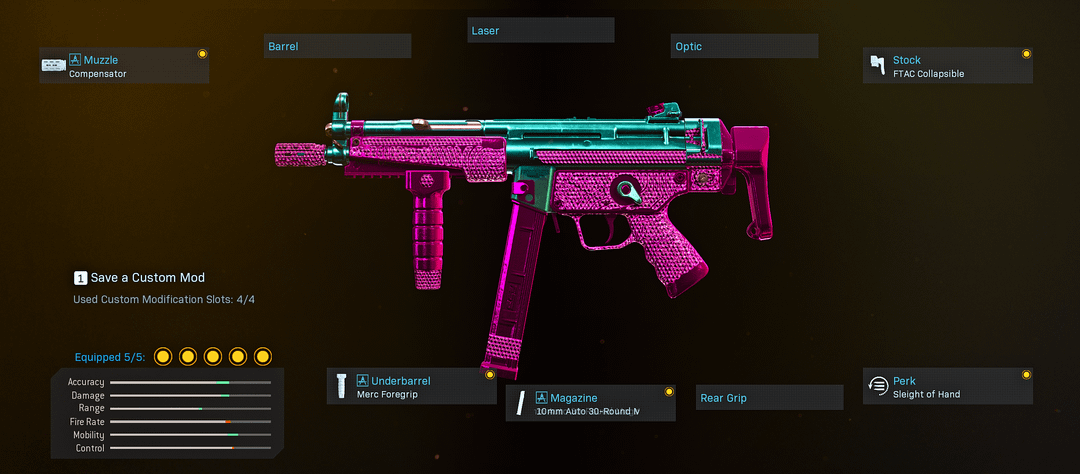1080x474 pixels.
Task: Choose the Laser attachment slot
Action: tap(541, 31)
